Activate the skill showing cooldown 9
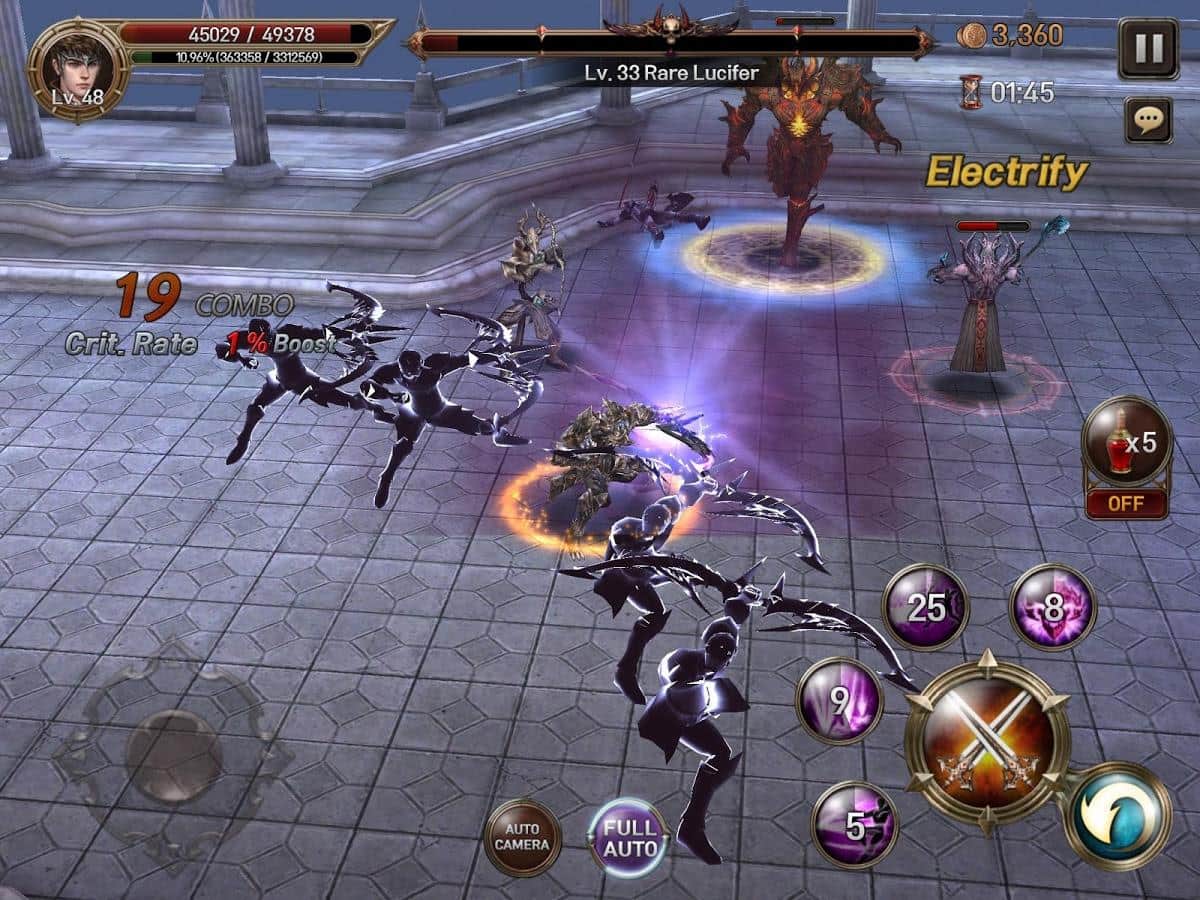Image resolution: width=1200 pixels, height=900 pixels. tap(839, 700)
